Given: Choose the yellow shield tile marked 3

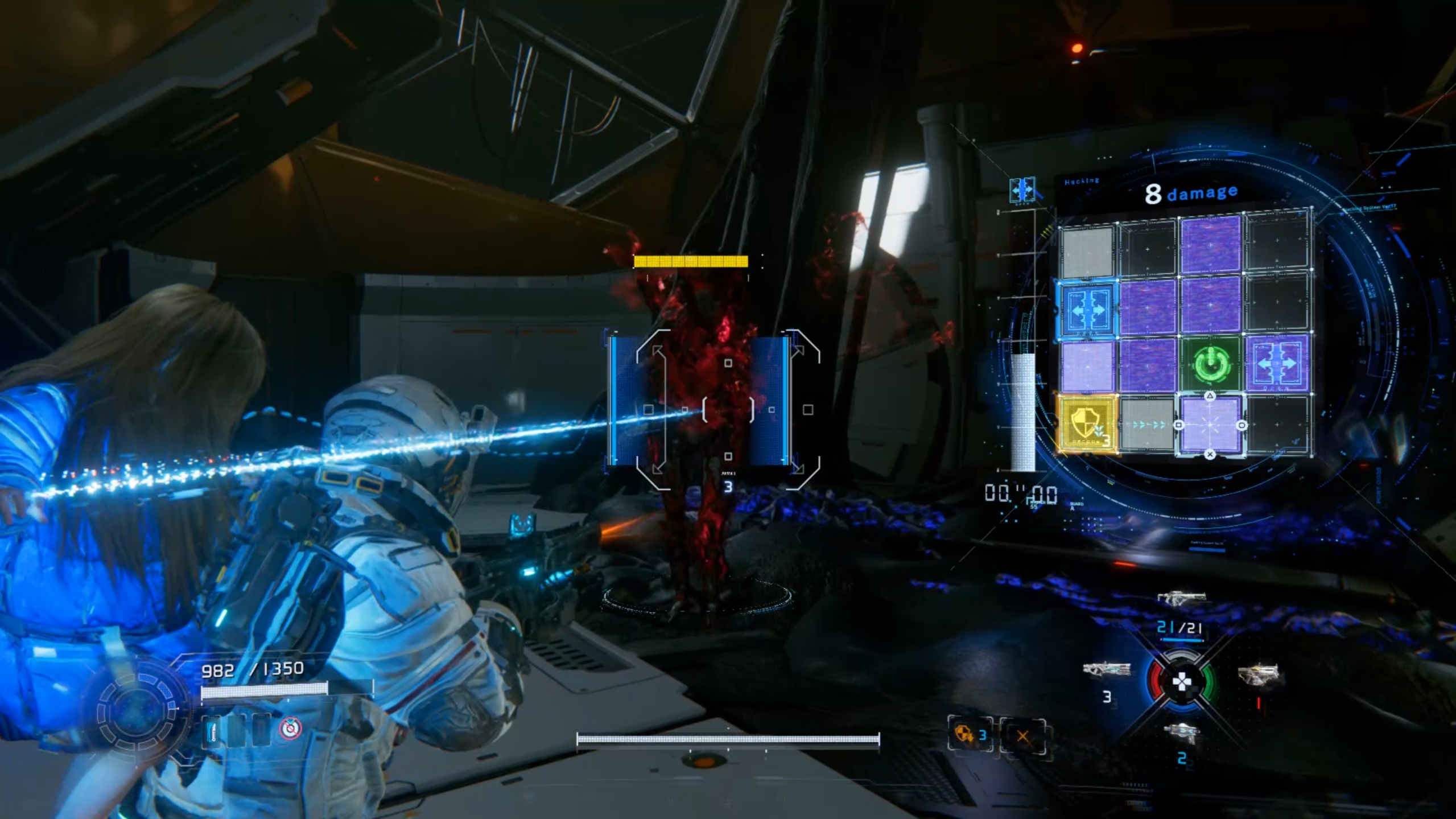Looking at the screenshot, I should (x=1086, y=425).
